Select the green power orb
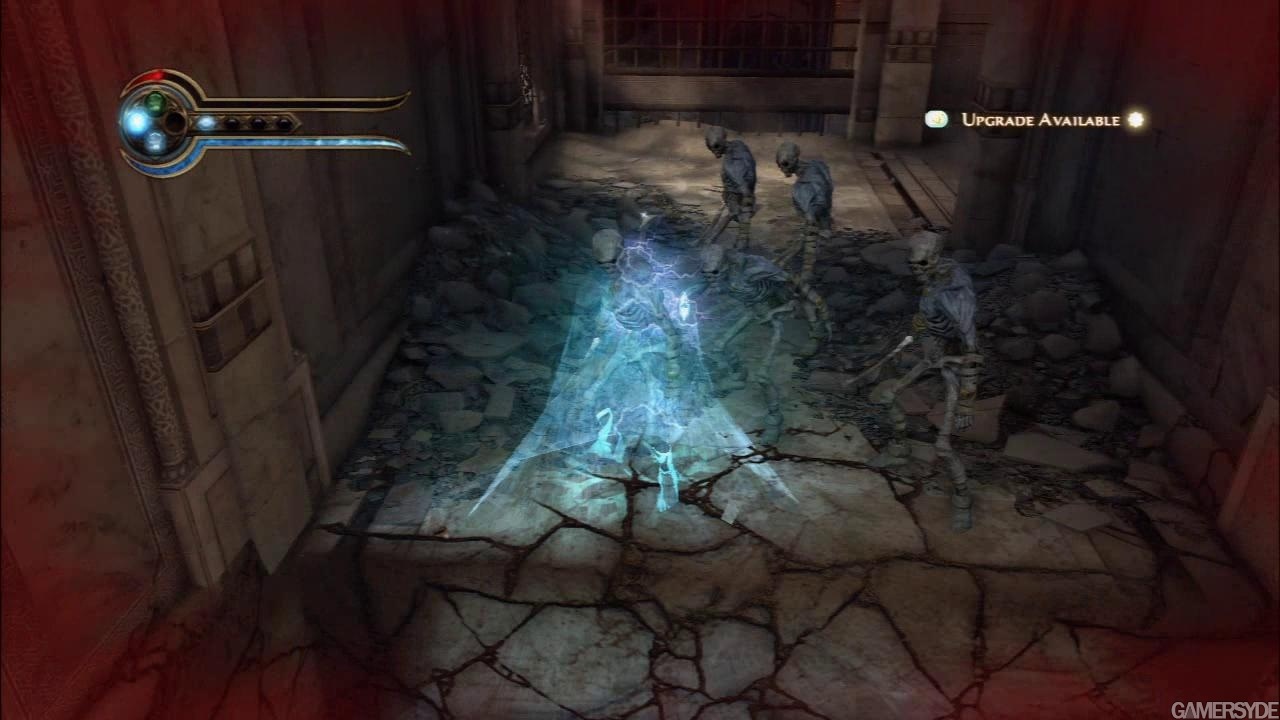This screenshot has width=1280, height=720. click(155, 102)
